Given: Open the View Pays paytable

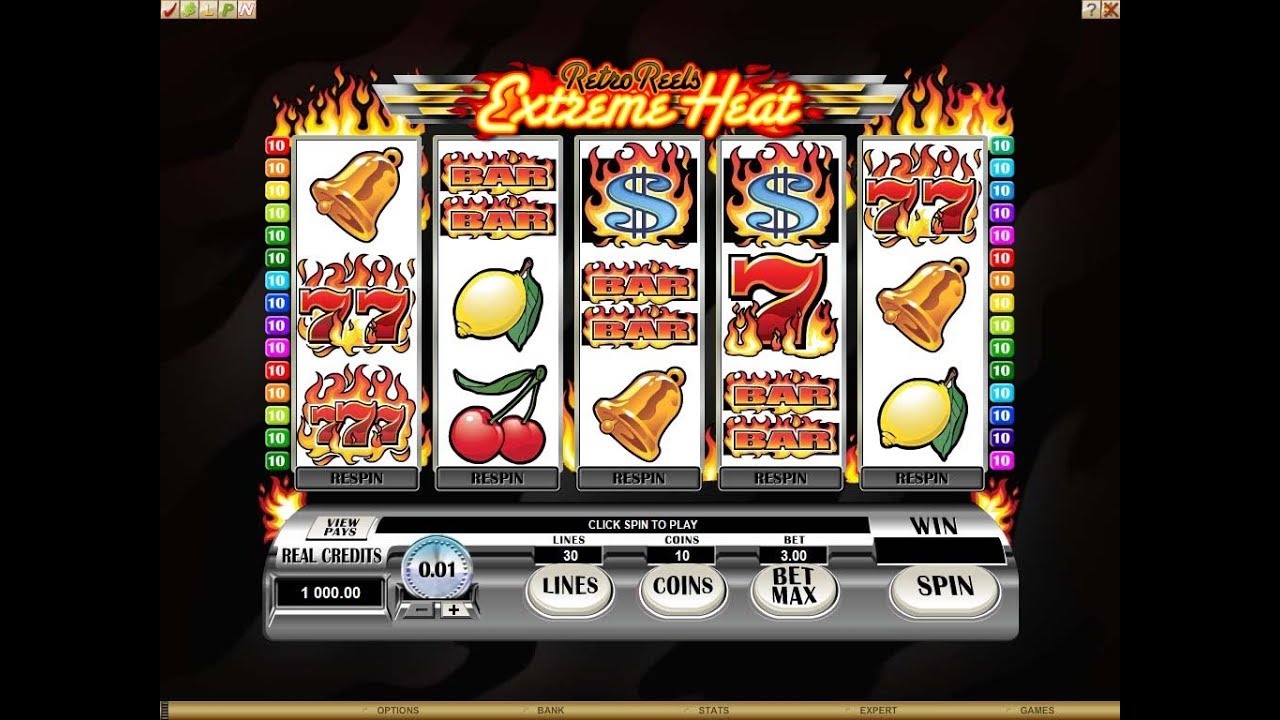Looking at the screenshot, I should [x=341, y=527].
